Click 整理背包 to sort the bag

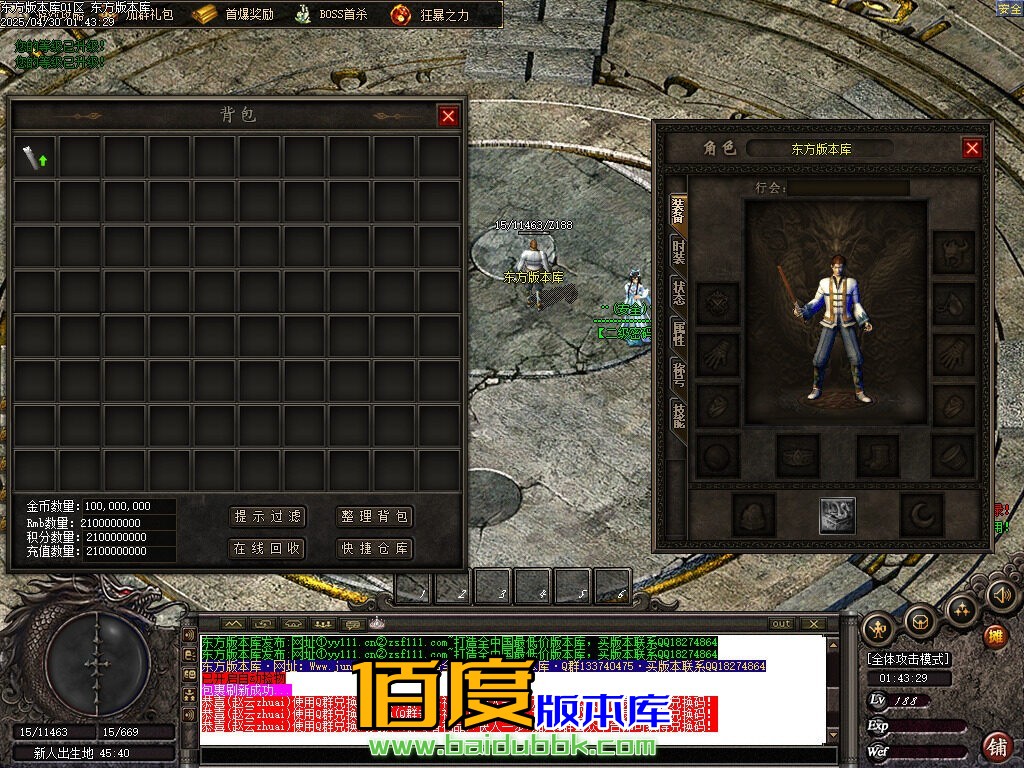click(374, 517)
